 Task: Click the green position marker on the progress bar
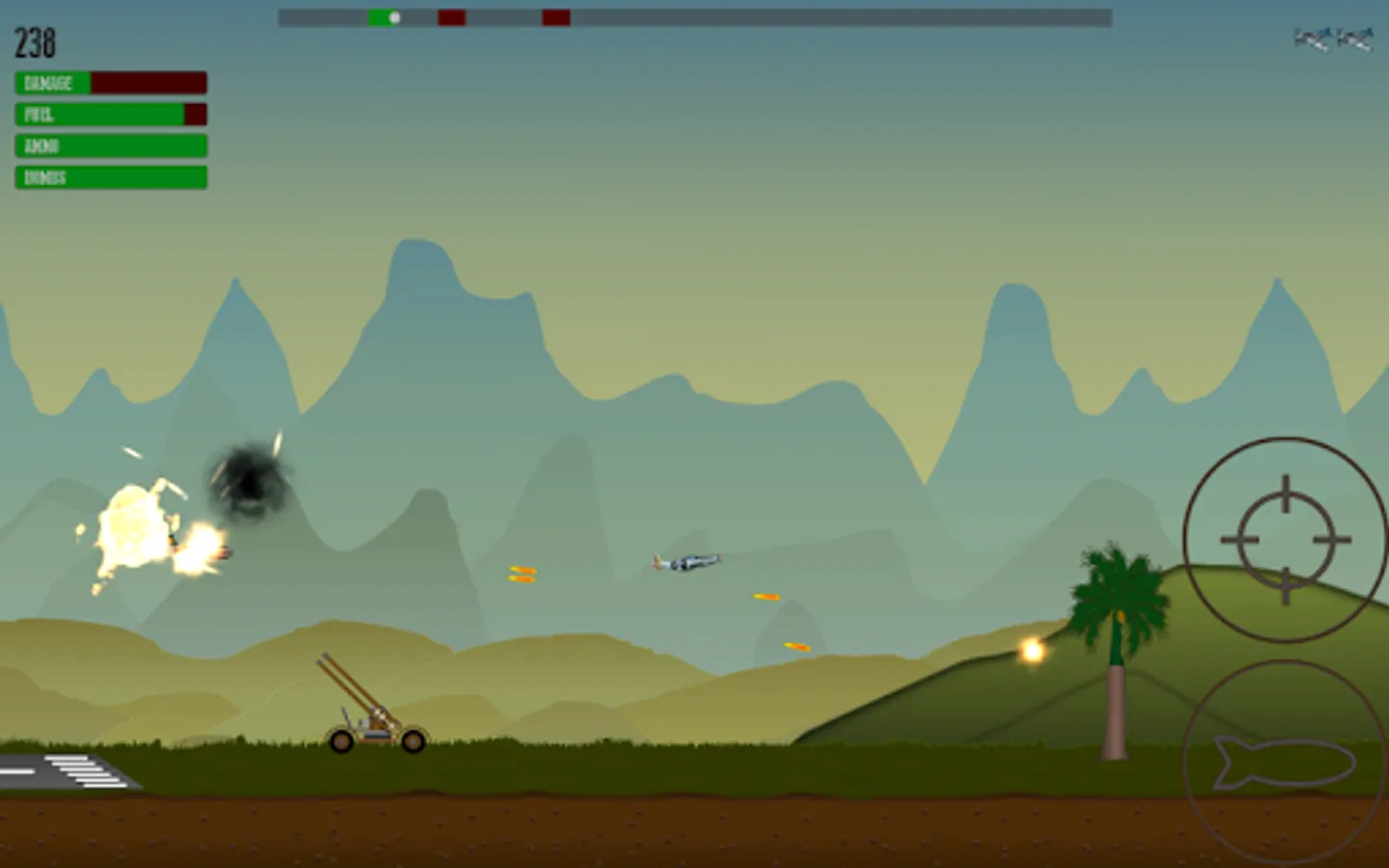pos(392,15)
